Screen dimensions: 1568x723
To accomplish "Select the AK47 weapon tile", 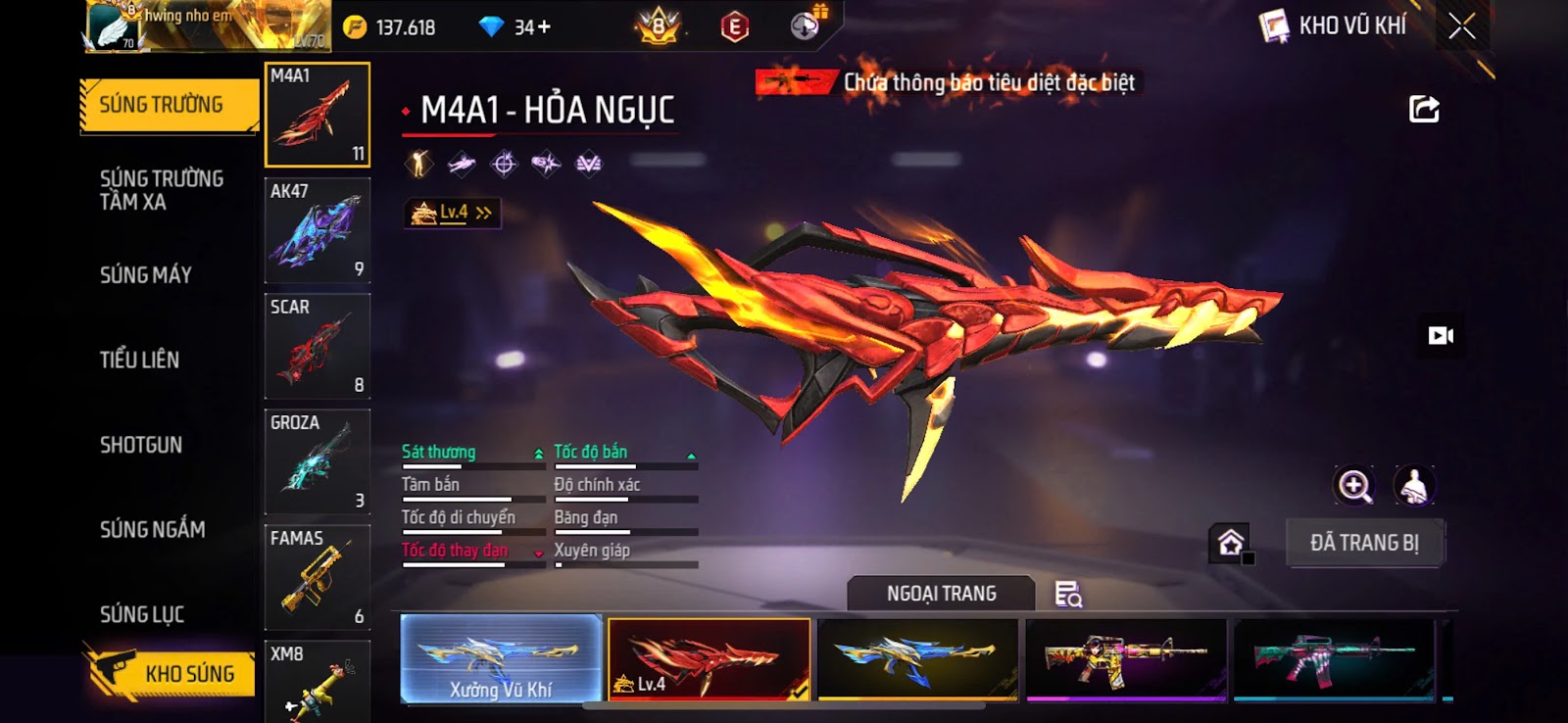I will (317, 231).
